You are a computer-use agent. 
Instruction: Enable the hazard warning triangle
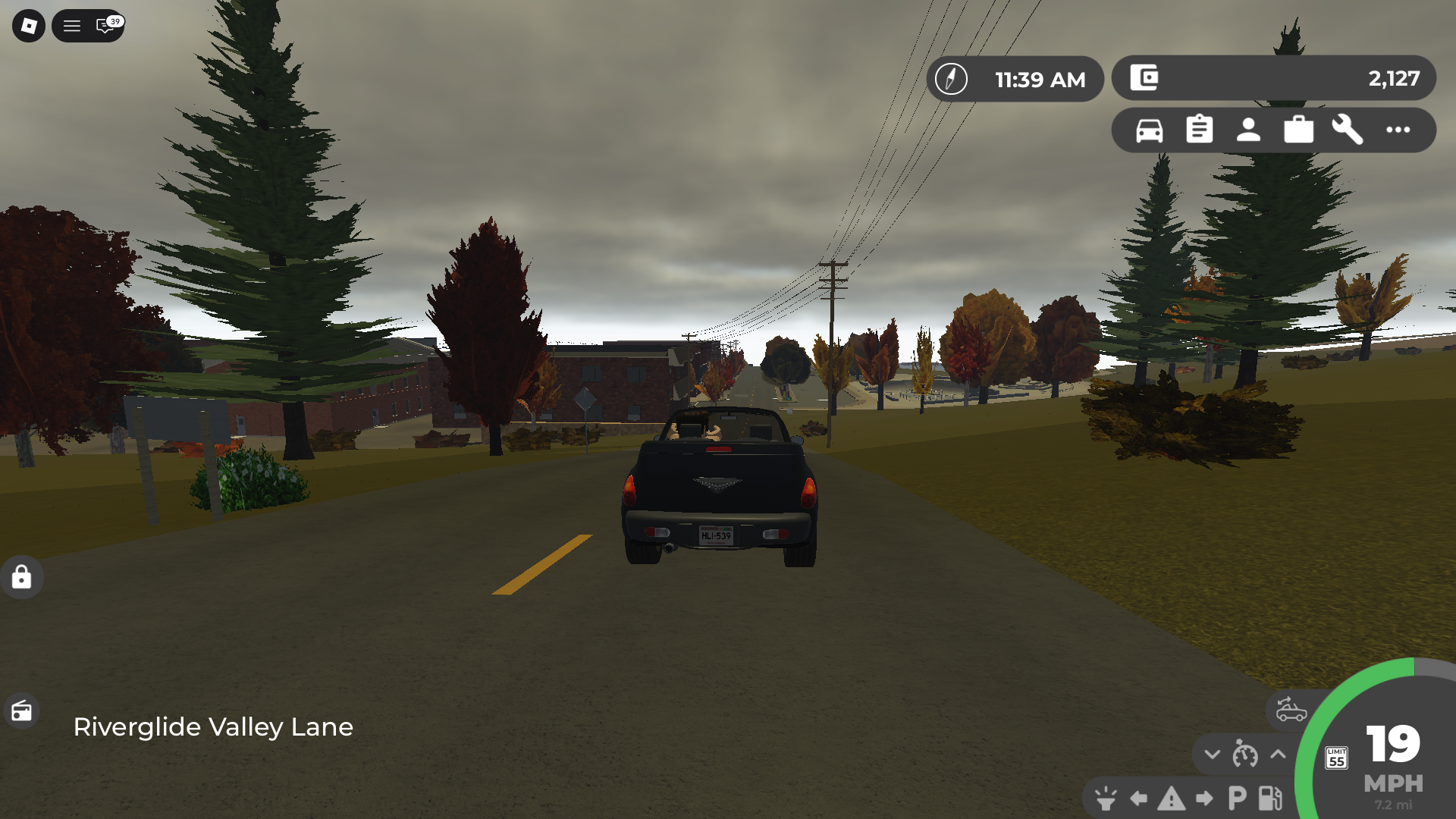1172,798
